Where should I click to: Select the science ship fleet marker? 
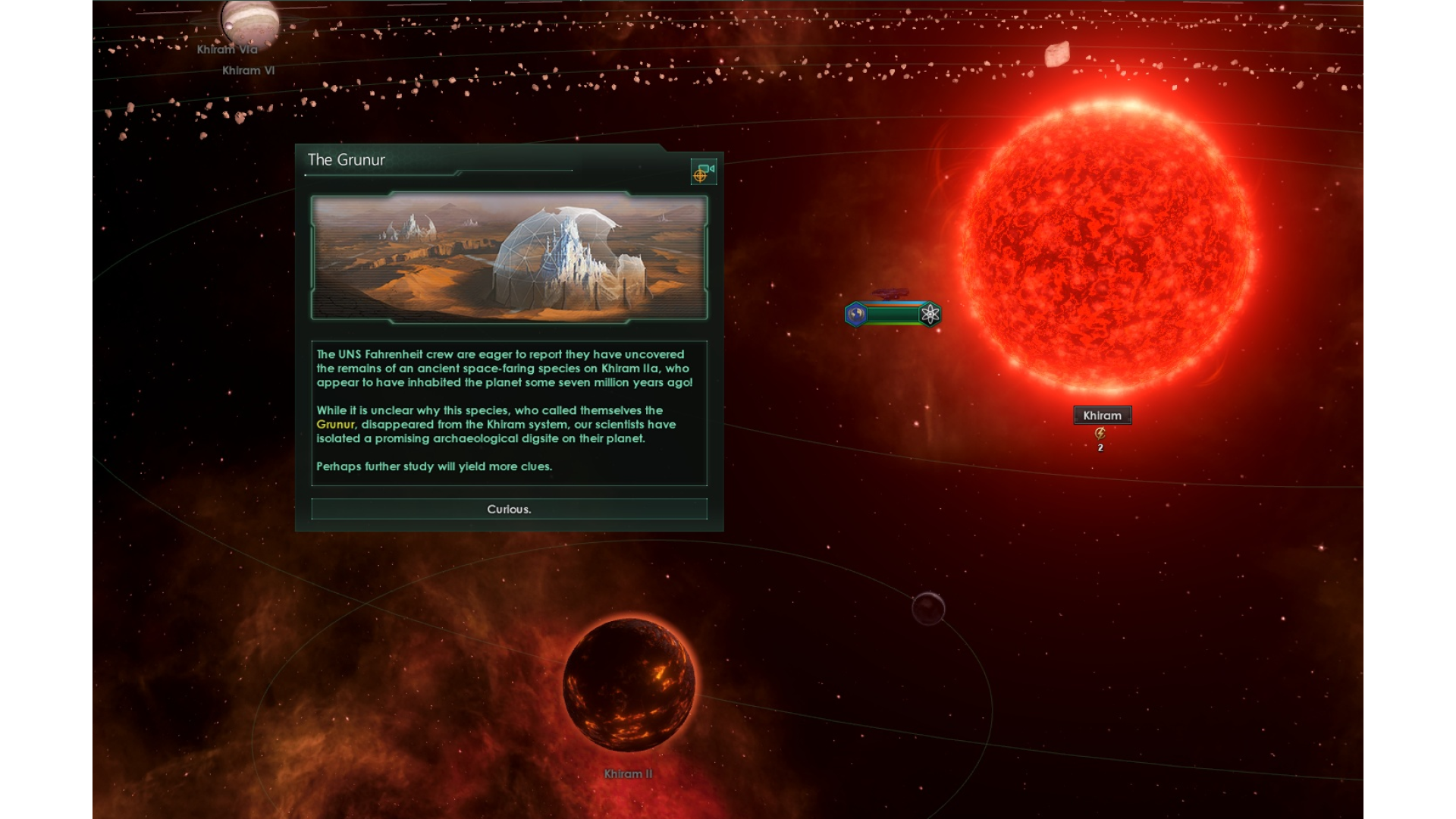[x=893, y=314]
